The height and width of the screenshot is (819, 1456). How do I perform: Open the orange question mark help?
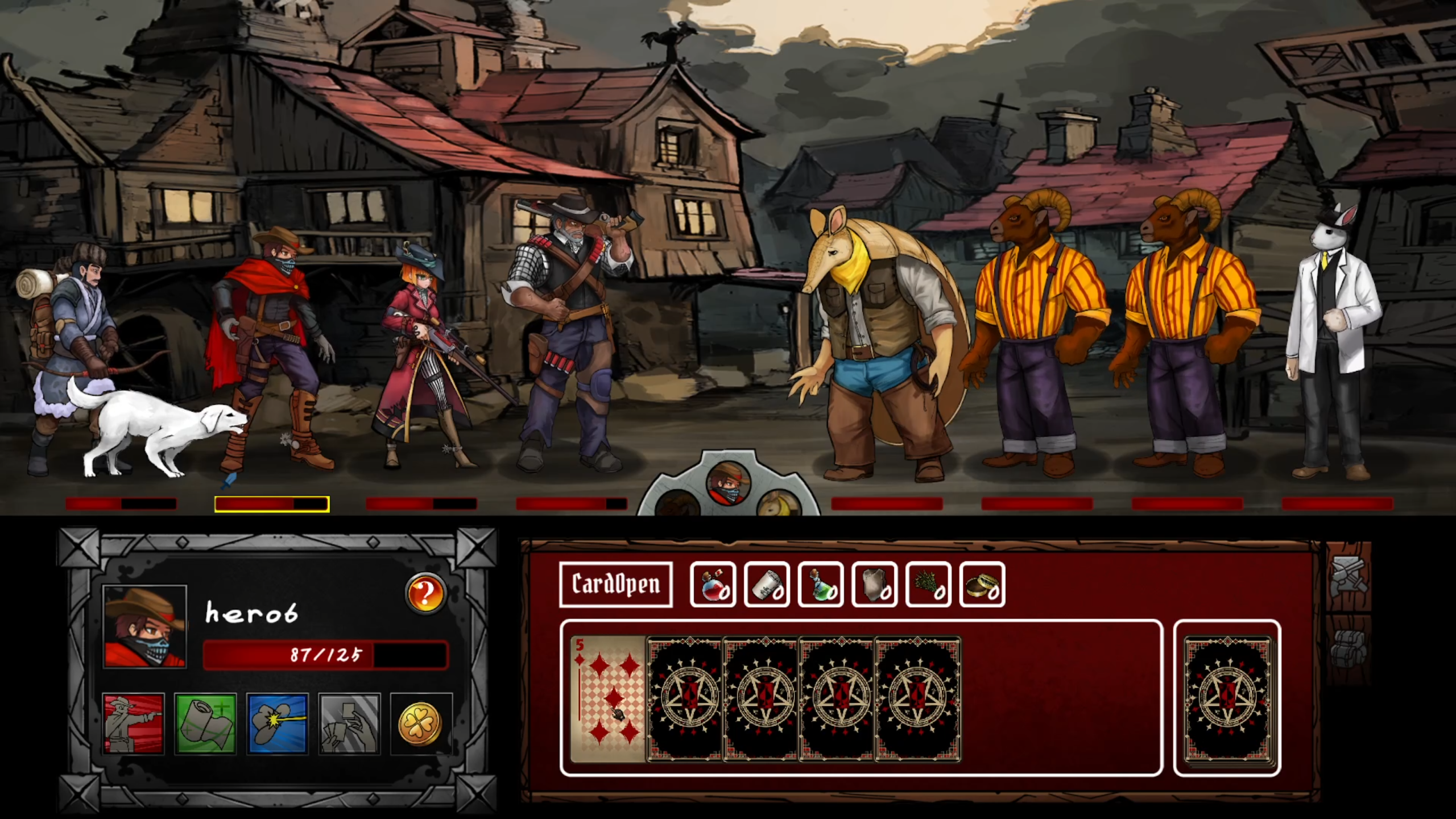pyautogui.click(x=425, y=593)
